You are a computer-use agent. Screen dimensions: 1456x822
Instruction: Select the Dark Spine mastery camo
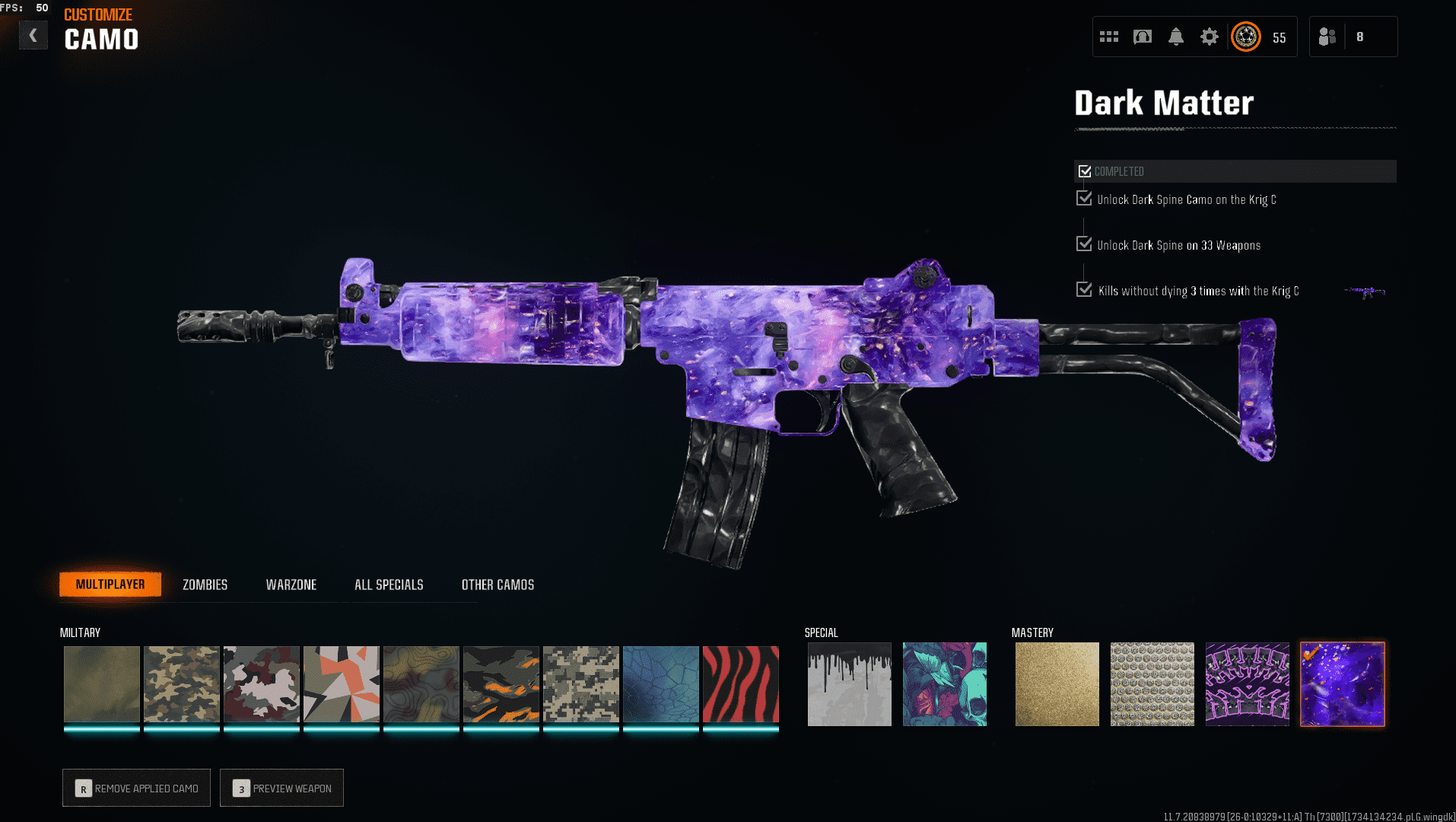(x=1247, y=684)
